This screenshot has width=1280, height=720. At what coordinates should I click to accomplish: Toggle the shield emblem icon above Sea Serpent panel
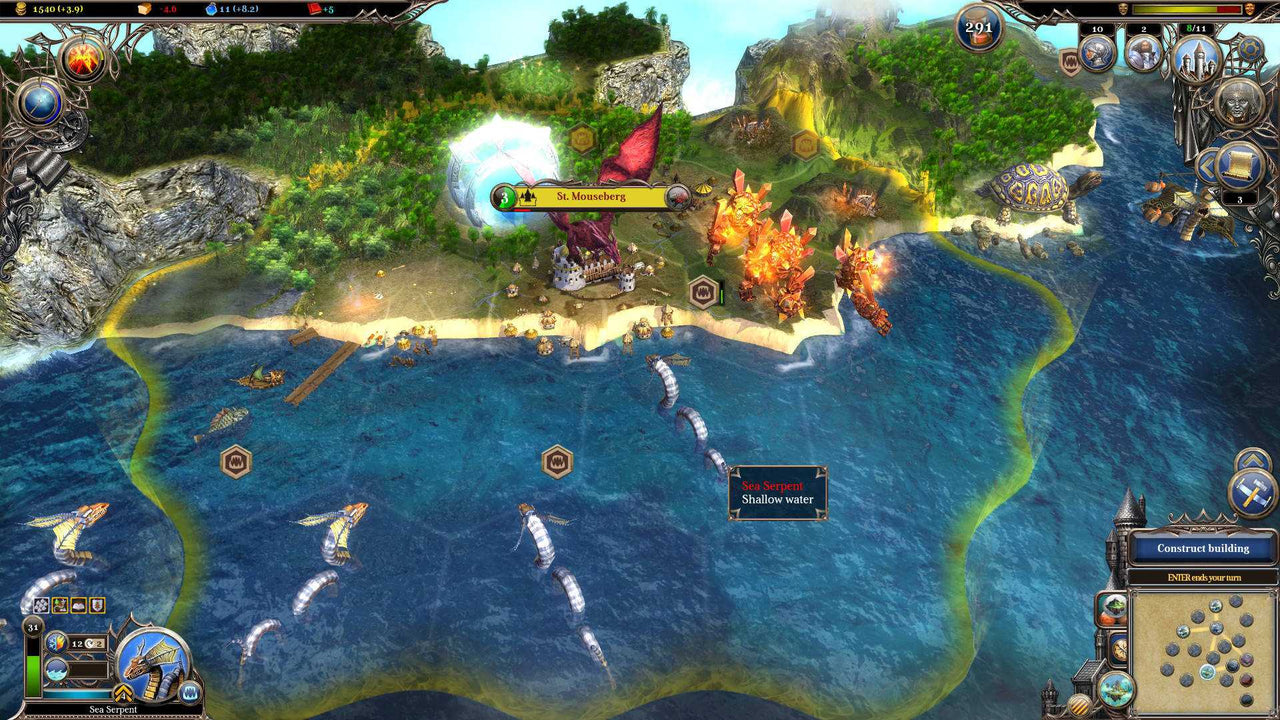pyautogui.click(x=97, y=605)
